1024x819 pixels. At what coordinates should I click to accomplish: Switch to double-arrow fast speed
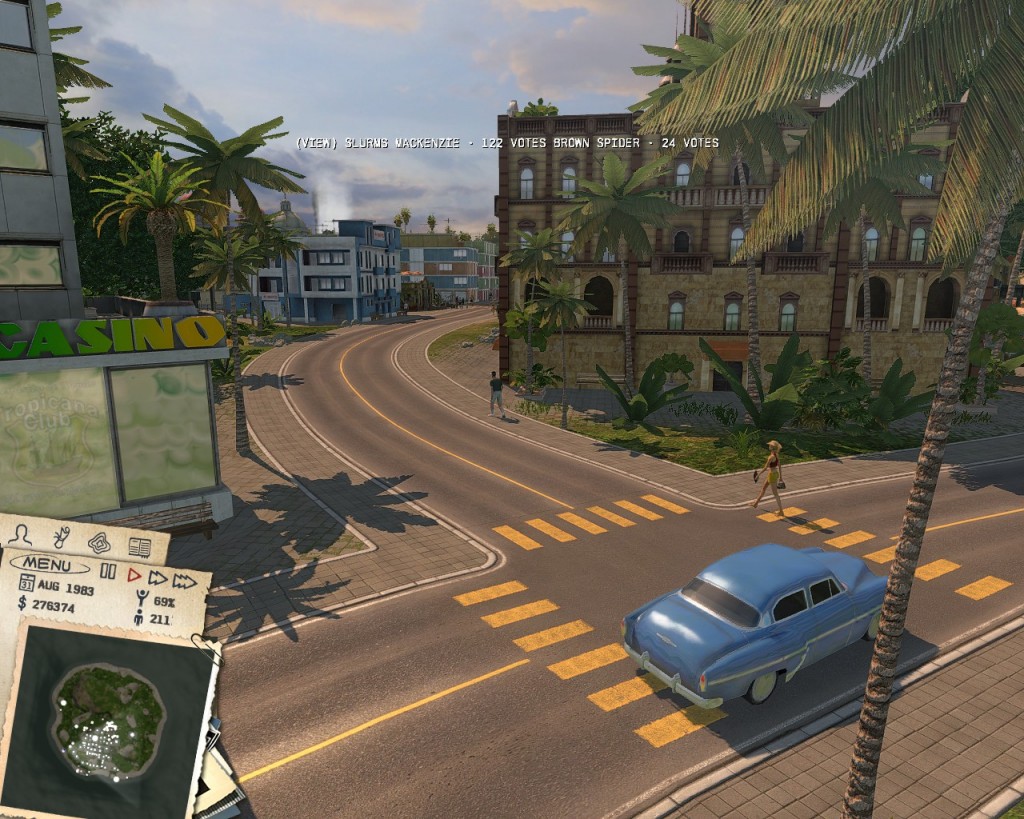(x=157, y=577)
